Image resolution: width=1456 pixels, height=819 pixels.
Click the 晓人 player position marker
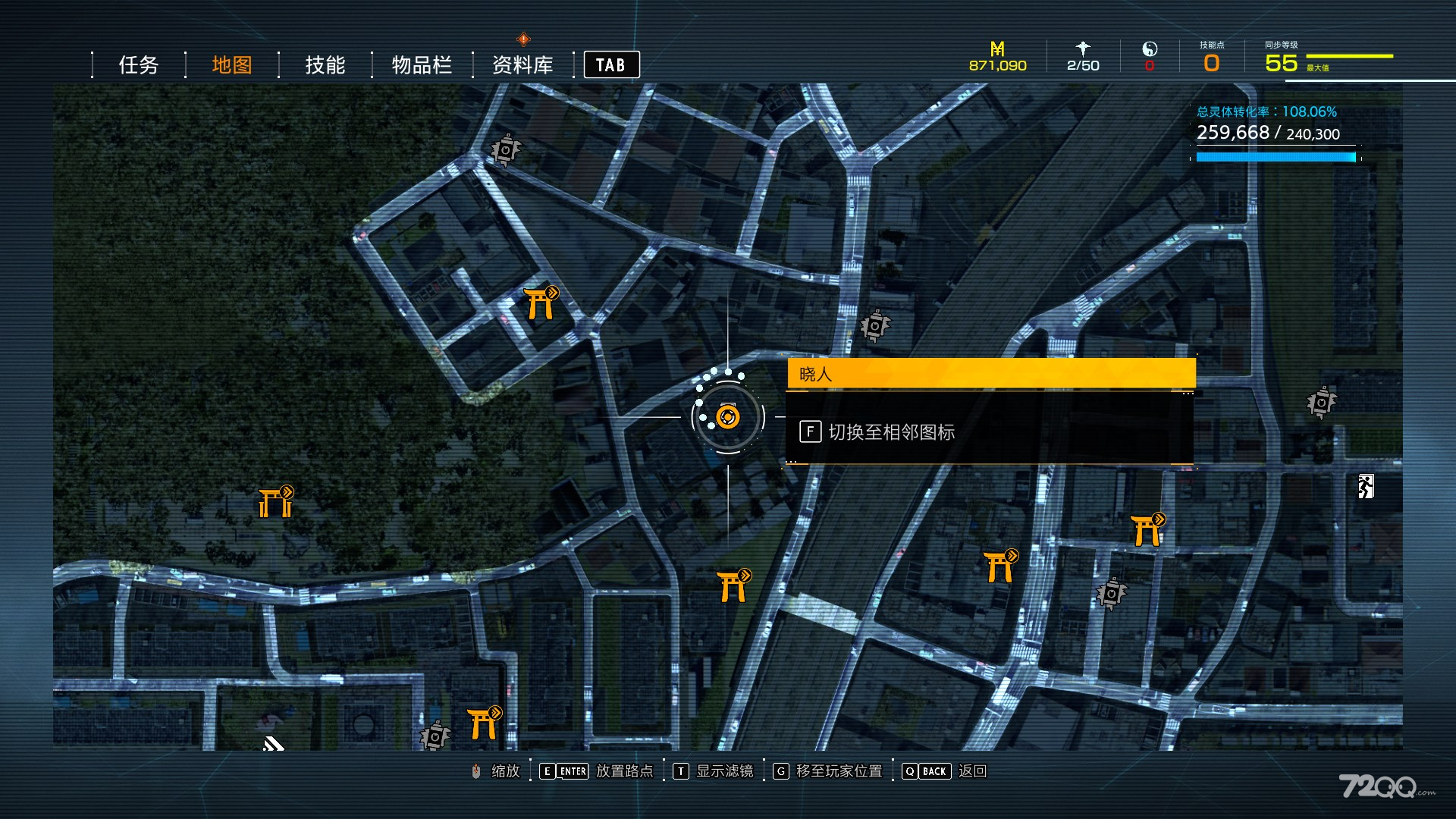[728, 417]
